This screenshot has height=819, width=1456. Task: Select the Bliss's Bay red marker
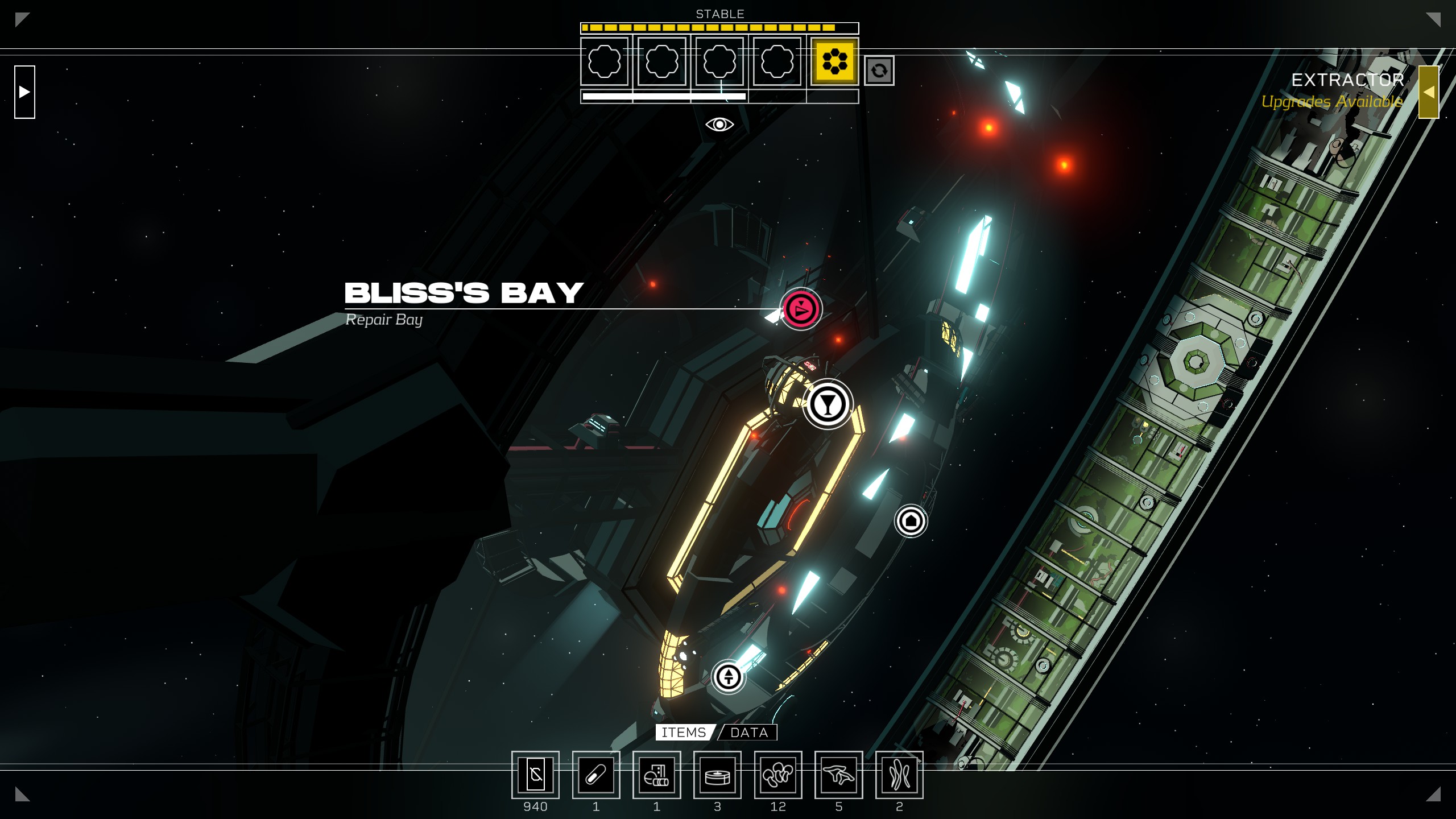pyautogui.click(x=801, y=309)
